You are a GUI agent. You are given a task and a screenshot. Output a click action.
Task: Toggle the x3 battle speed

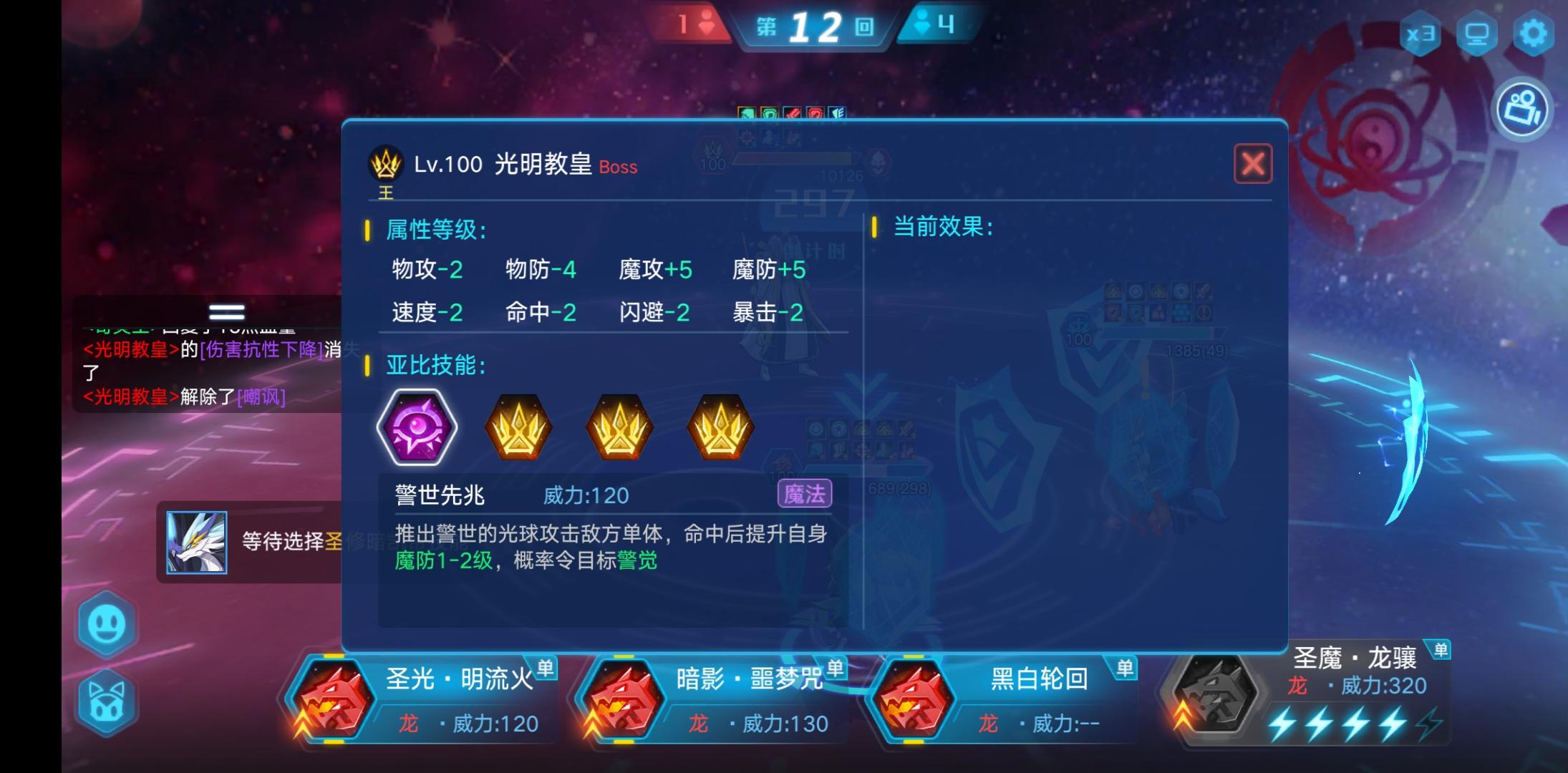pos(1421,31)
